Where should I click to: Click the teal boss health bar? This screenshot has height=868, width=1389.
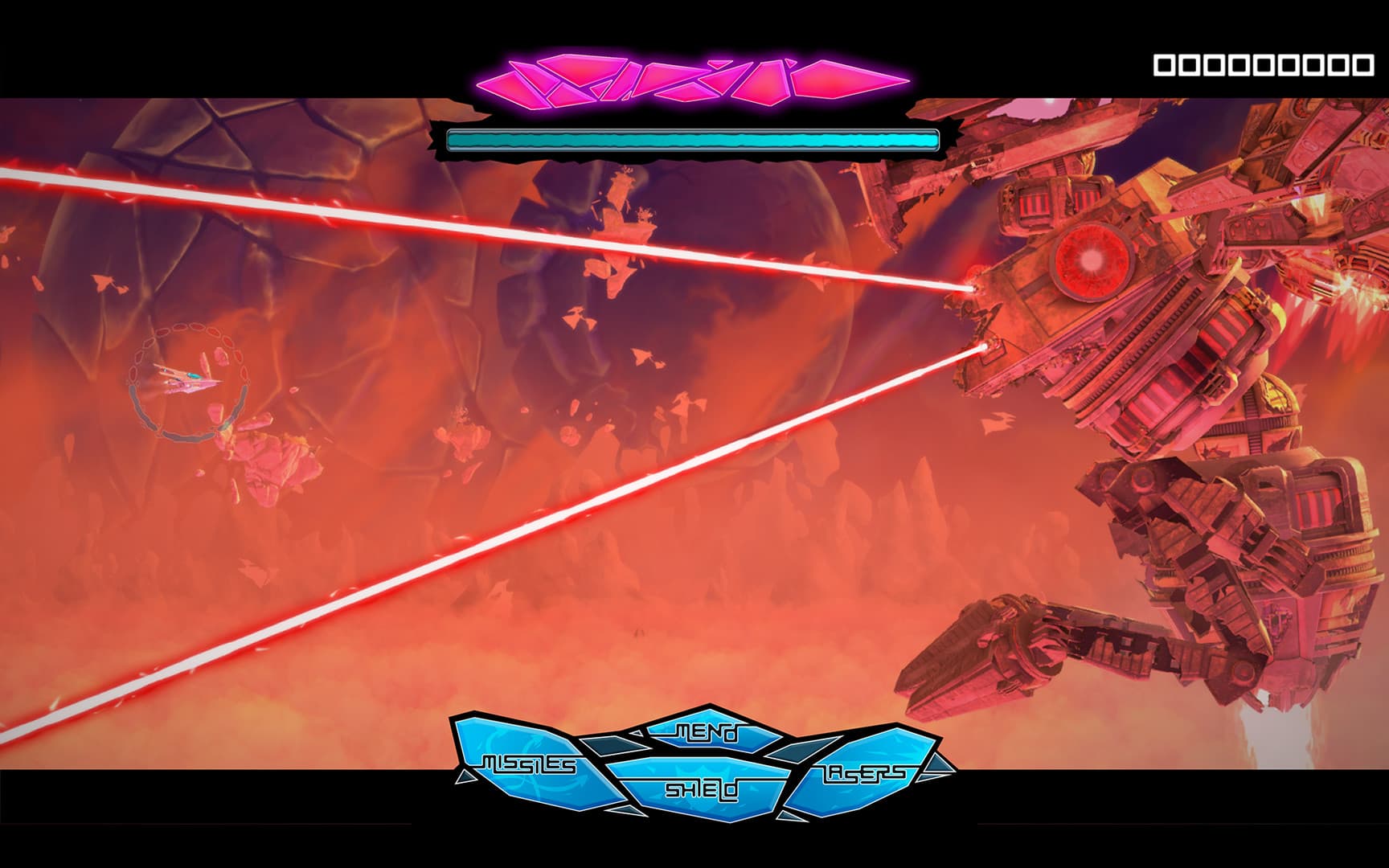pos(693,138)
